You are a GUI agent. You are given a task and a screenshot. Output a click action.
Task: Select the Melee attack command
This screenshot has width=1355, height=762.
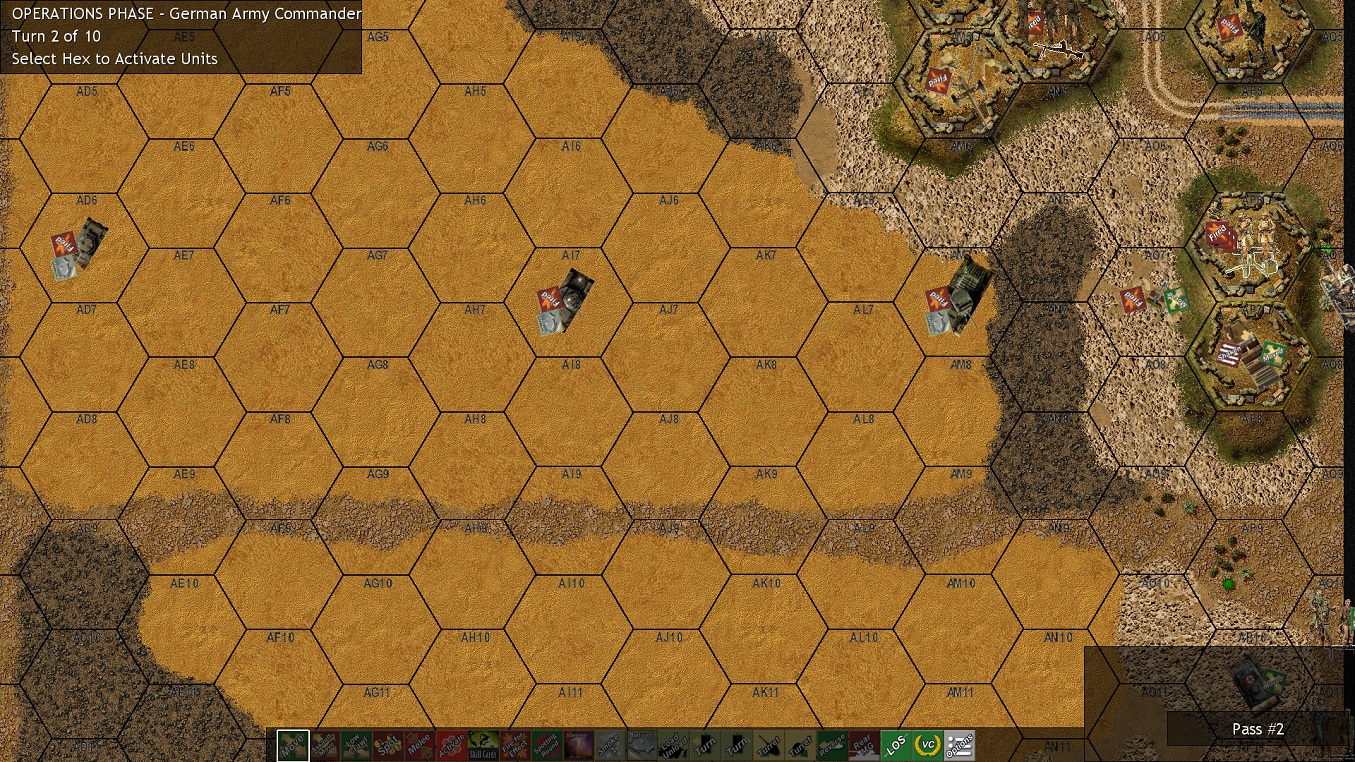click(418, 744)
